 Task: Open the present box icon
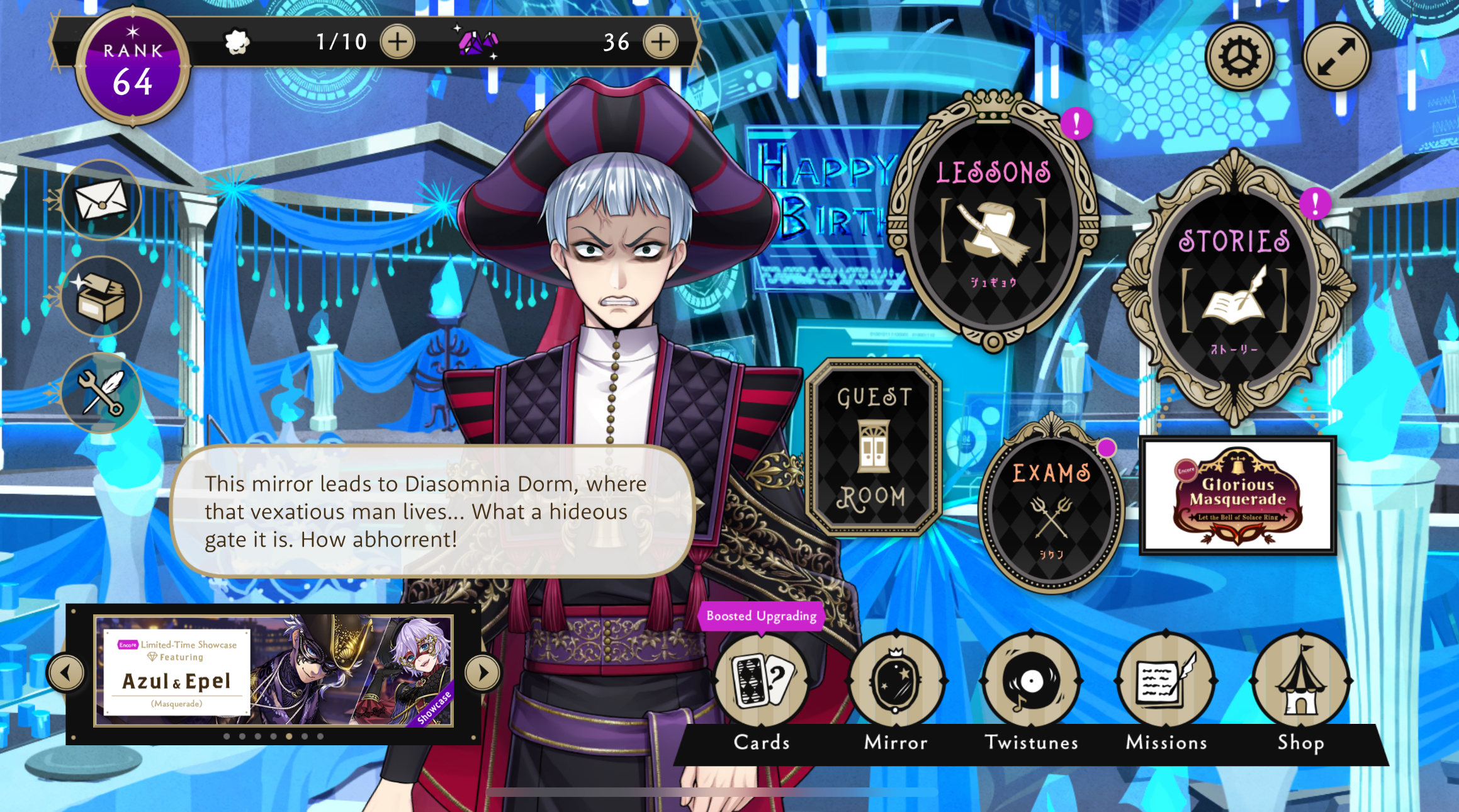pyautogui.click(x=101, y=296)
